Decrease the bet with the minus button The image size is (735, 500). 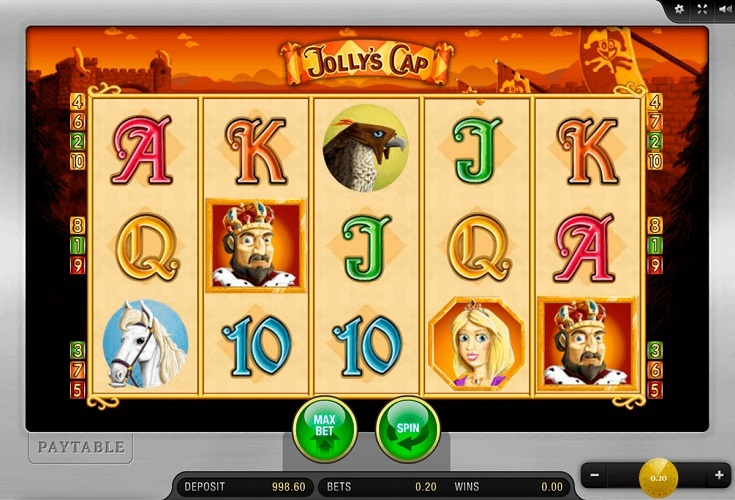click(594, 475)
